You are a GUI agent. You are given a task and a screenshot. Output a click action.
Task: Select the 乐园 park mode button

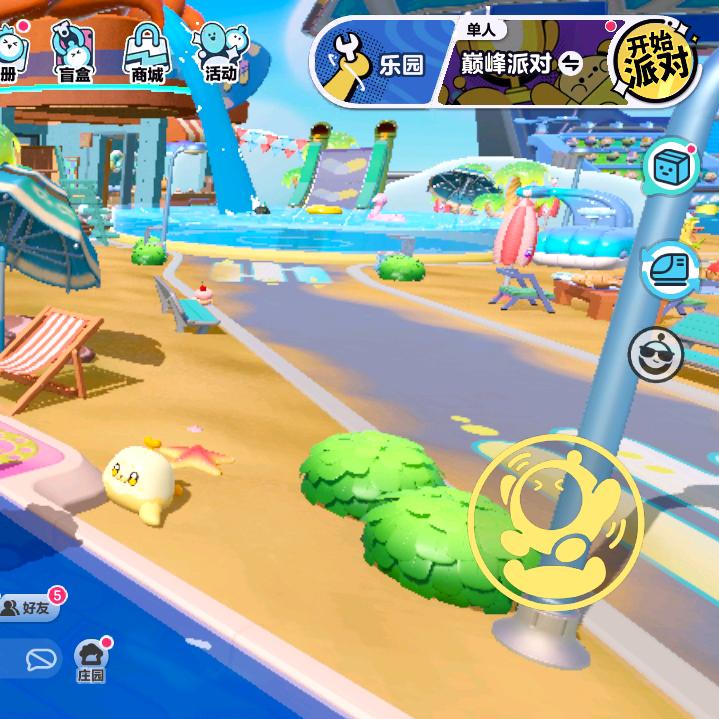point(372,65)
